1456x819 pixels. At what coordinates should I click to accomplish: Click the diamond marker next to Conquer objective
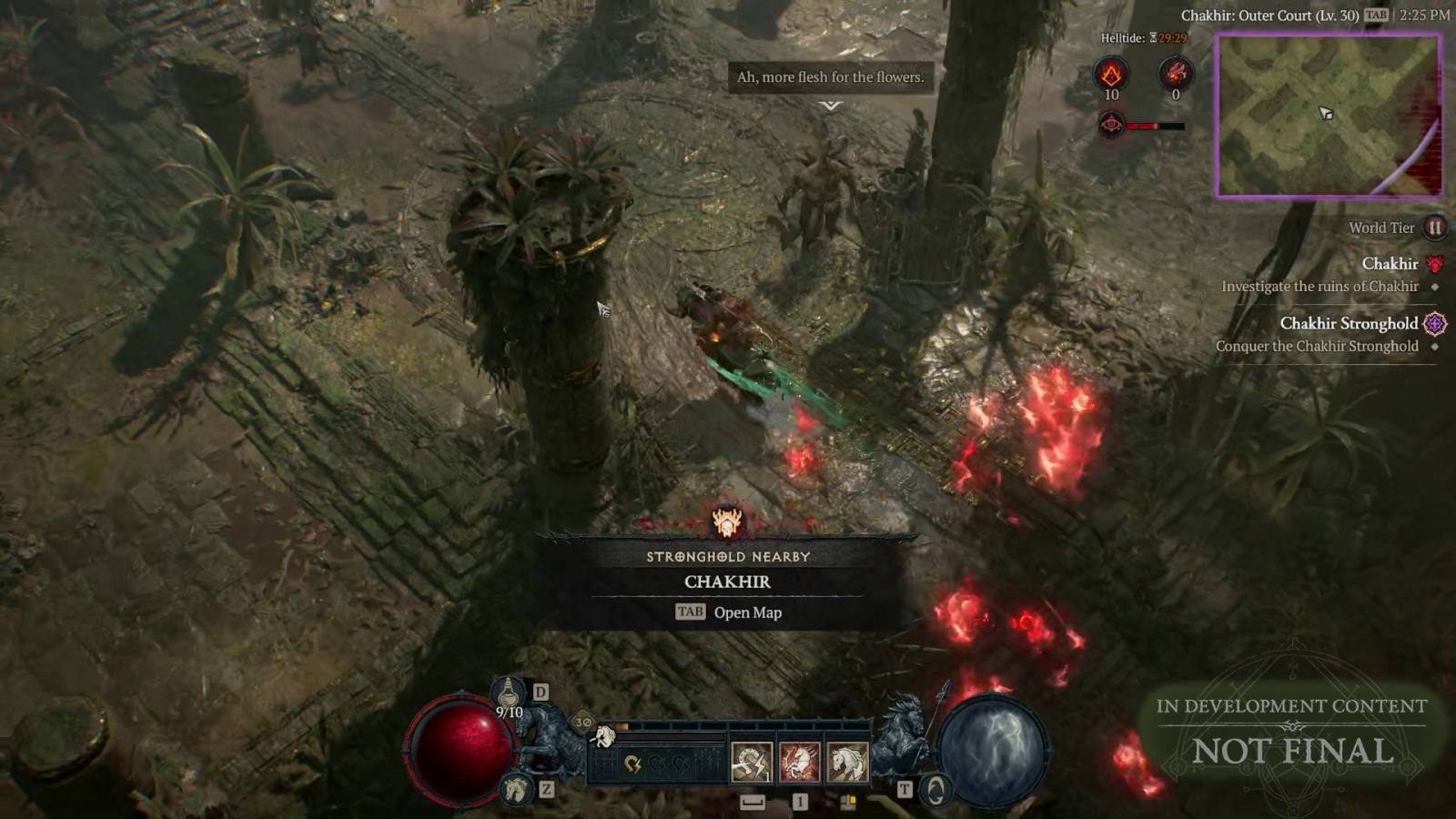pyautogui.click(x=1436, y=346)
